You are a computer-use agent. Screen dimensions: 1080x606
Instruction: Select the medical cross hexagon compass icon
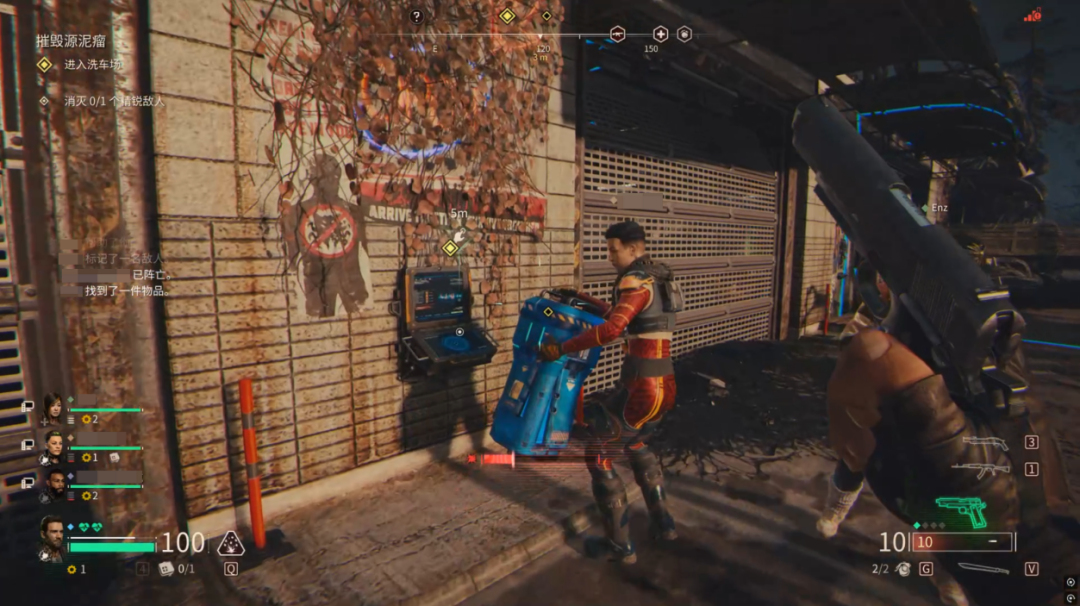(660, 33)
